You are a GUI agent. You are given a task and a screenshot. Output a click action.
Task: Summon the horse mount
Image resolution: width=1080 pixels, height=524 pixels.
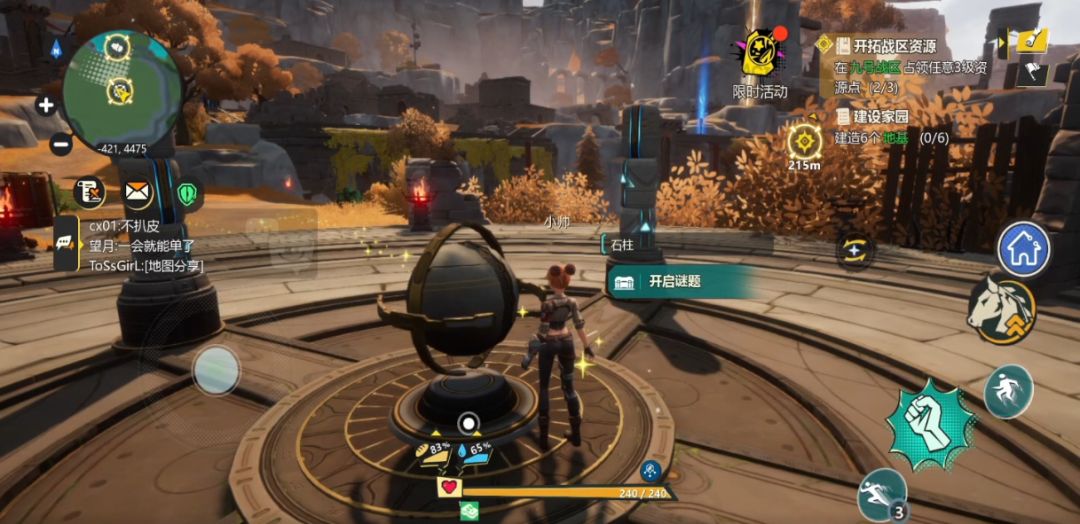click(1000, 310)
